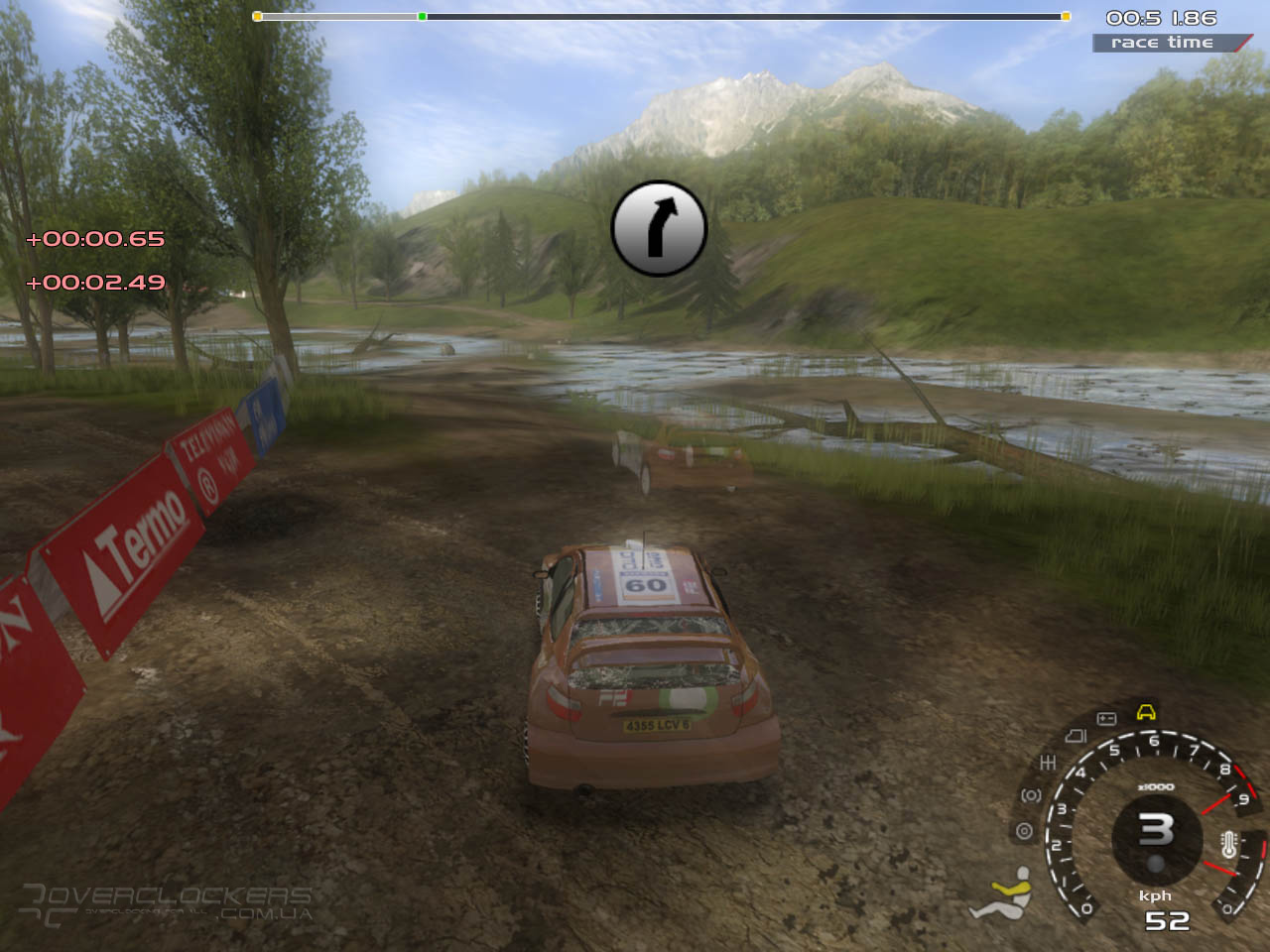Click the car door damage icon

[1076, 736]
